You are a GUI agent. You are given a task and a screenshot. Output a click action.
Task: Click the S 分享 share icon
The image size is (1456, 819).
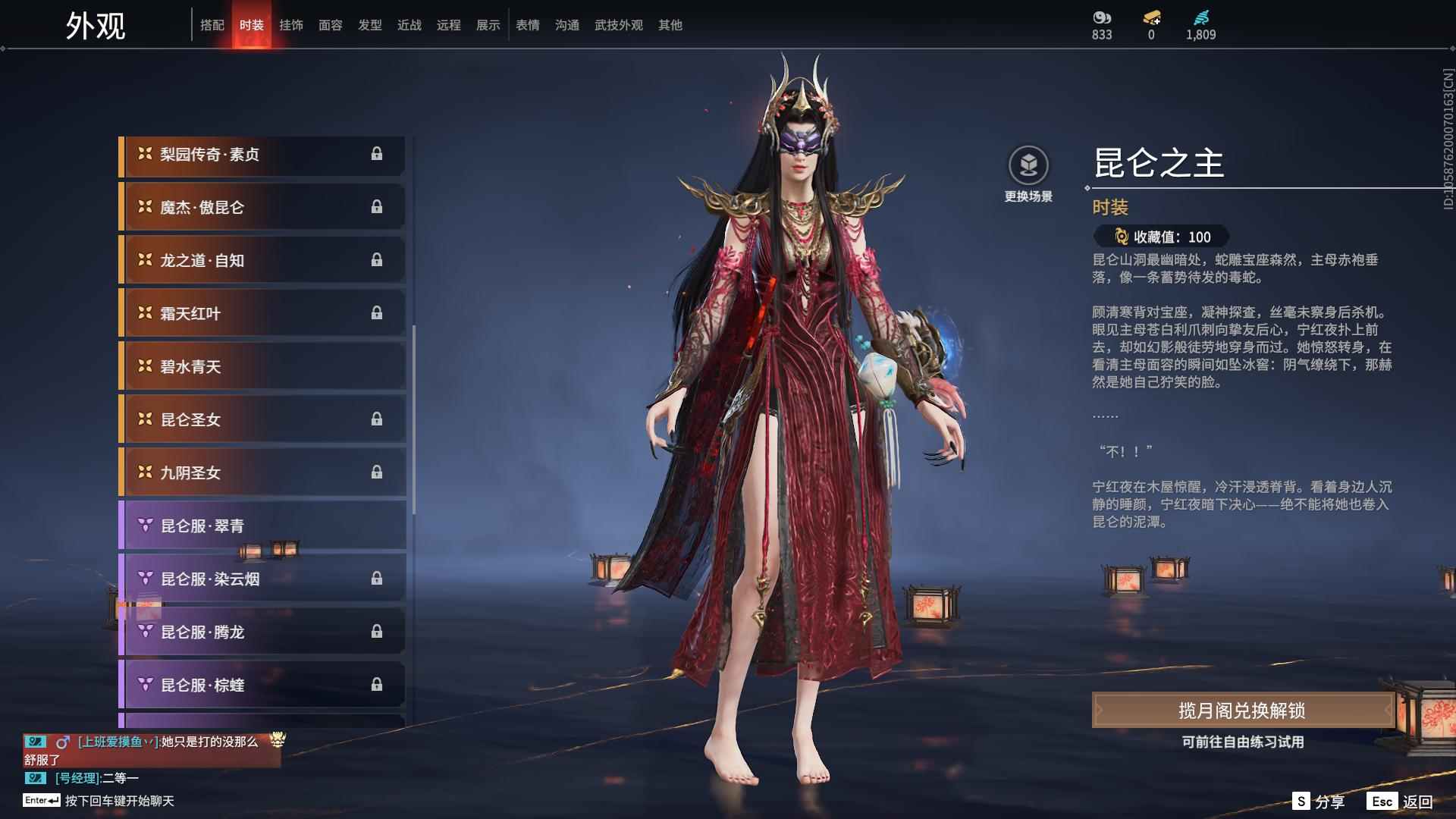click(1302, 800)
